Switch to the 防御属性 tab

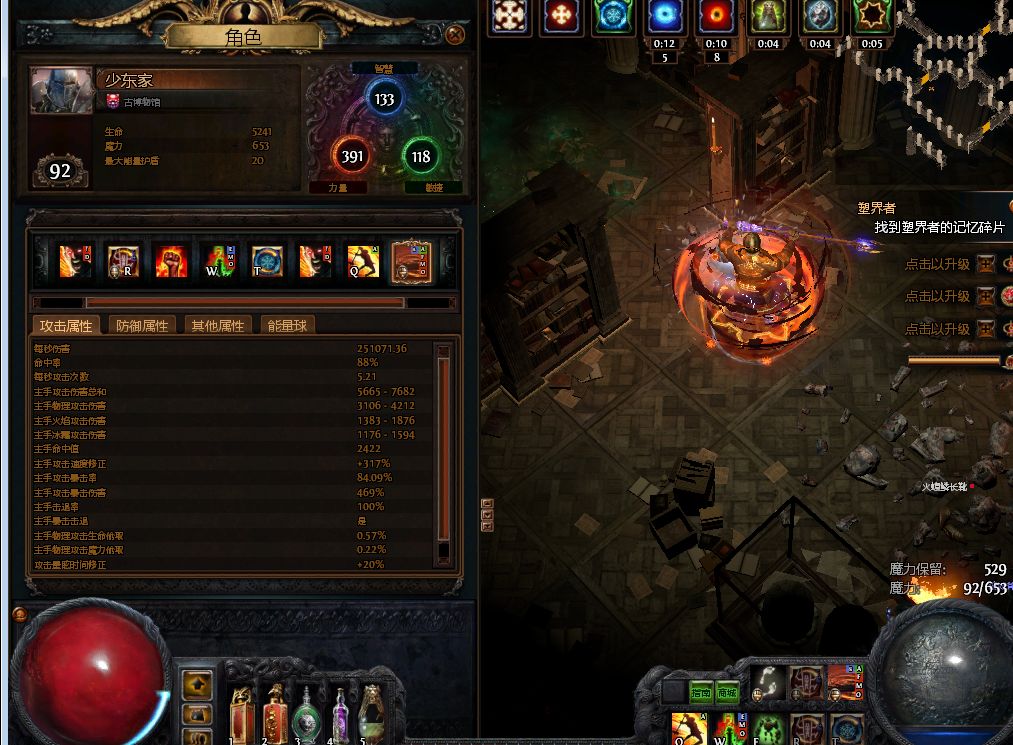coord(142,325)
